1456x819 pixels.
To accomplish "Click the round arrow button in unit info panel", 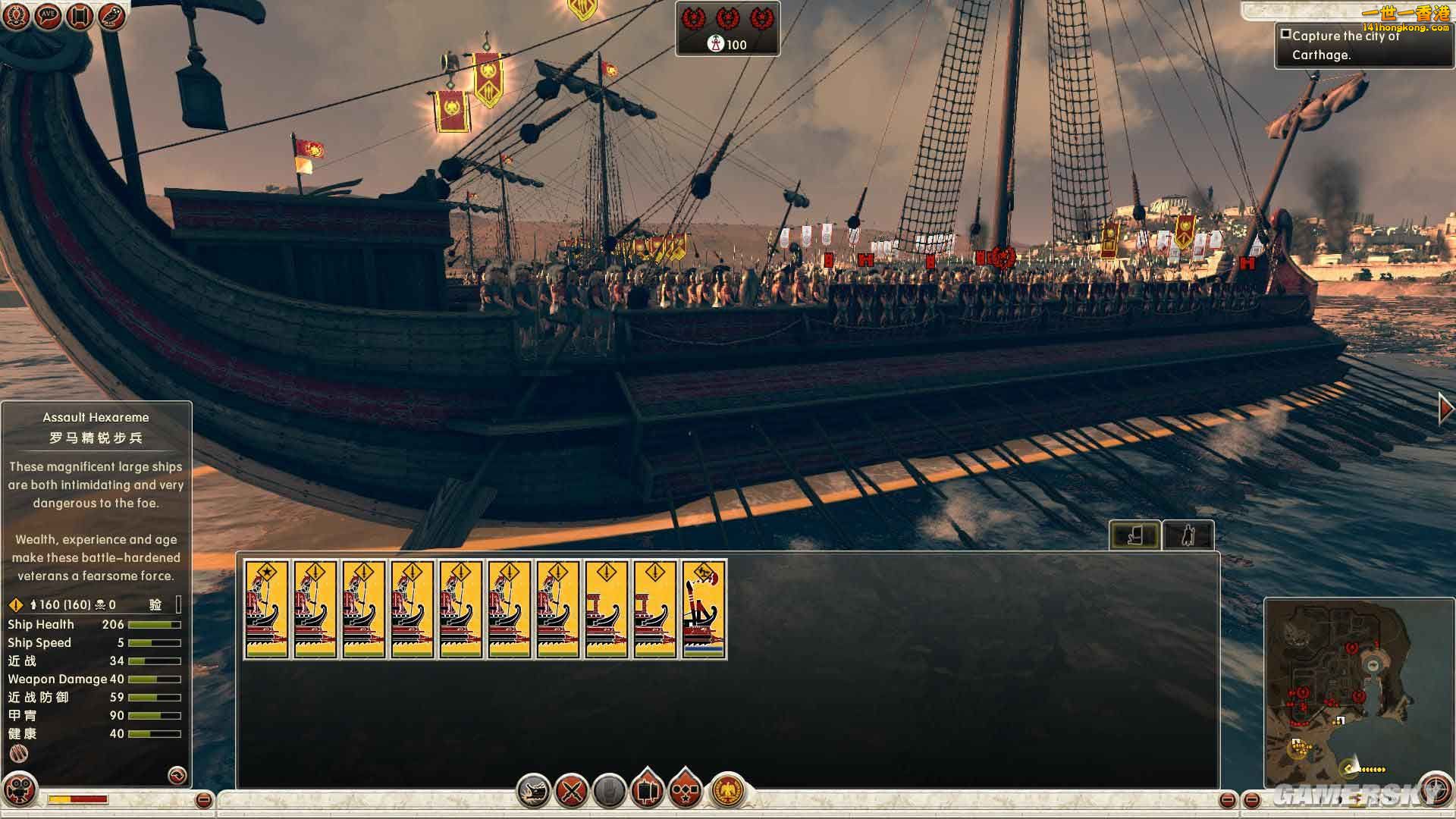I will (177, 774).
